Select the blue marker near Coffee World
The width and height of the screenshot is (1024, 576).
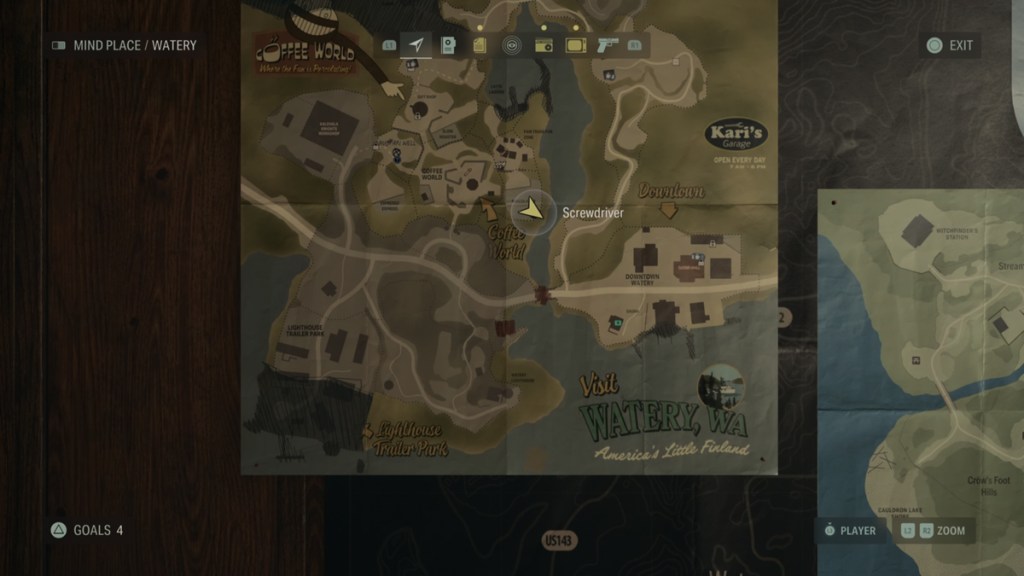pyautogui.click(x=399, y=156)
